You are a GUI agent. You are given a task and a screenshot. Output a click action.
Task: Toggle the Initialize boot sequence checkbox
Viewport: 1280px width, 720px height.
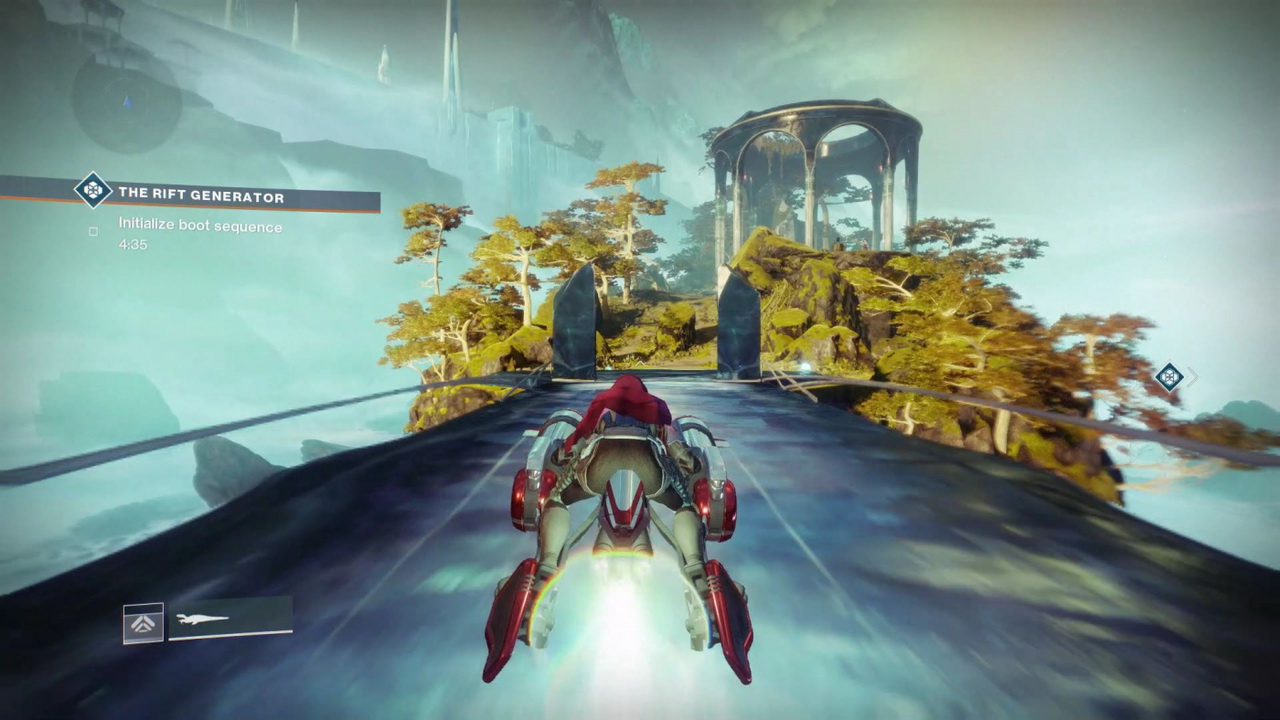pos(93,231)
